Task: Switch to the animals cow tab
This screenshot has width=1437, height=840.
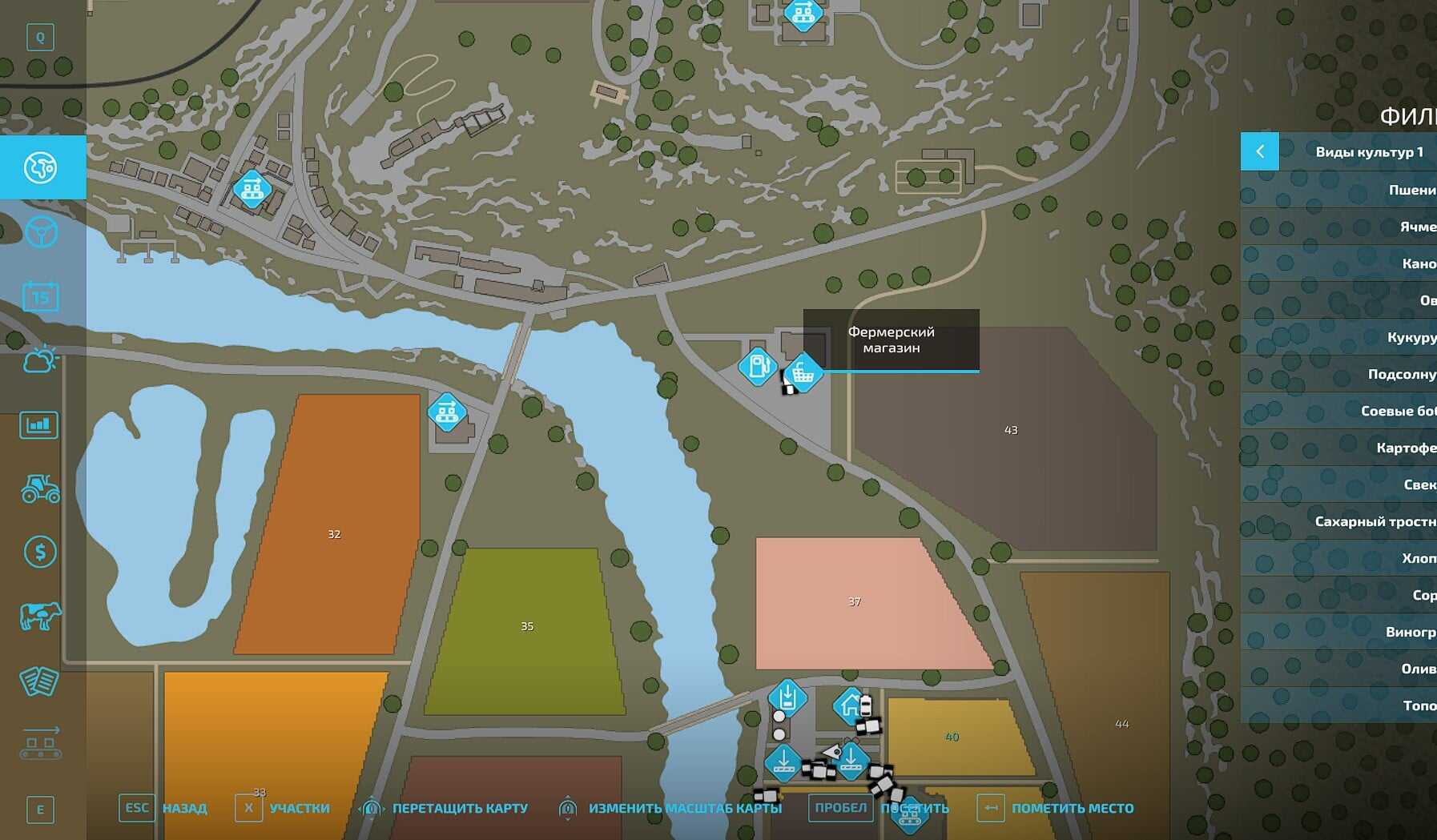Action: 40,616
